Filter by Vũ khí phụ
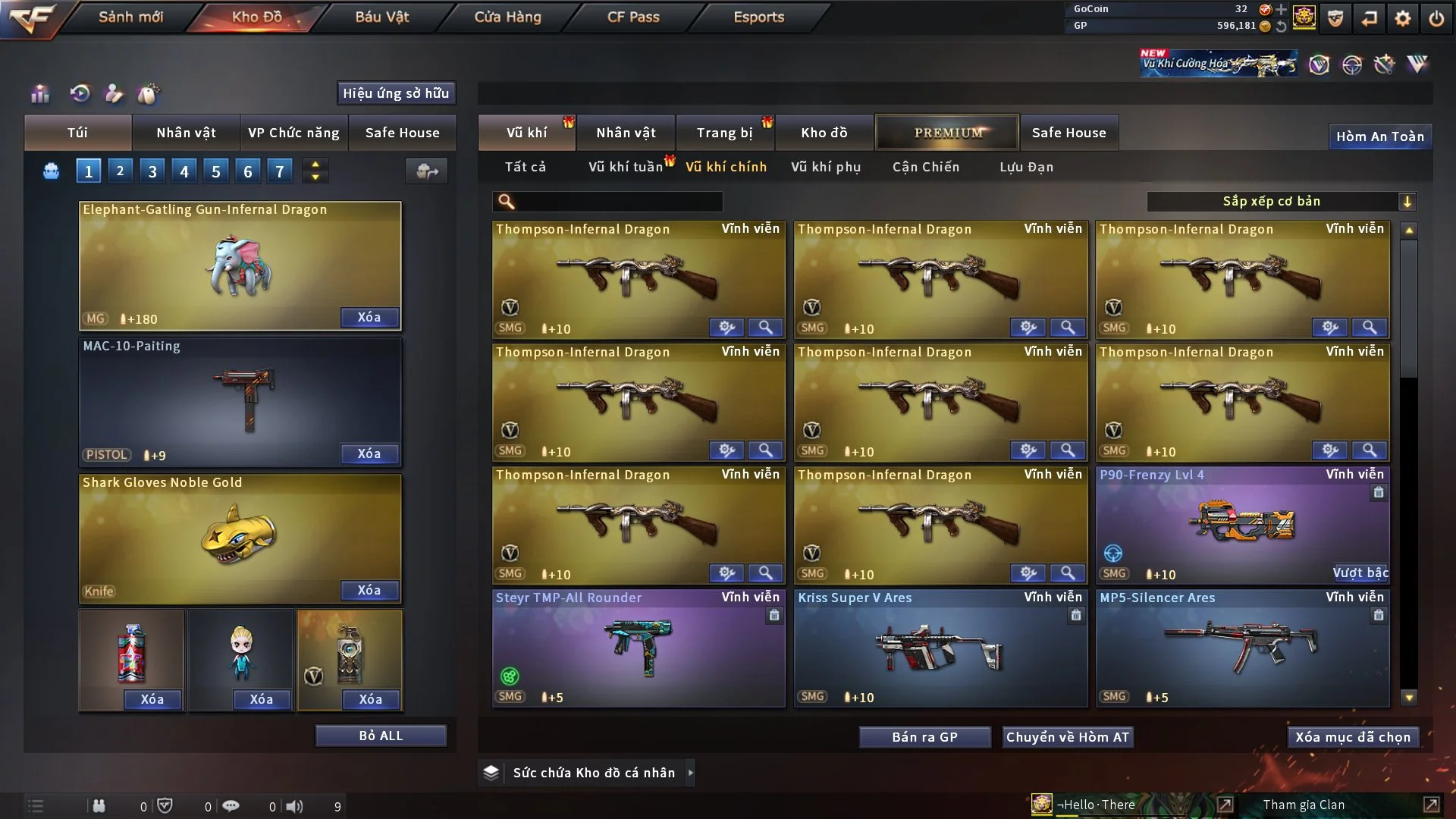Viewport: 1456px width, 819px height. coord(825,167)
